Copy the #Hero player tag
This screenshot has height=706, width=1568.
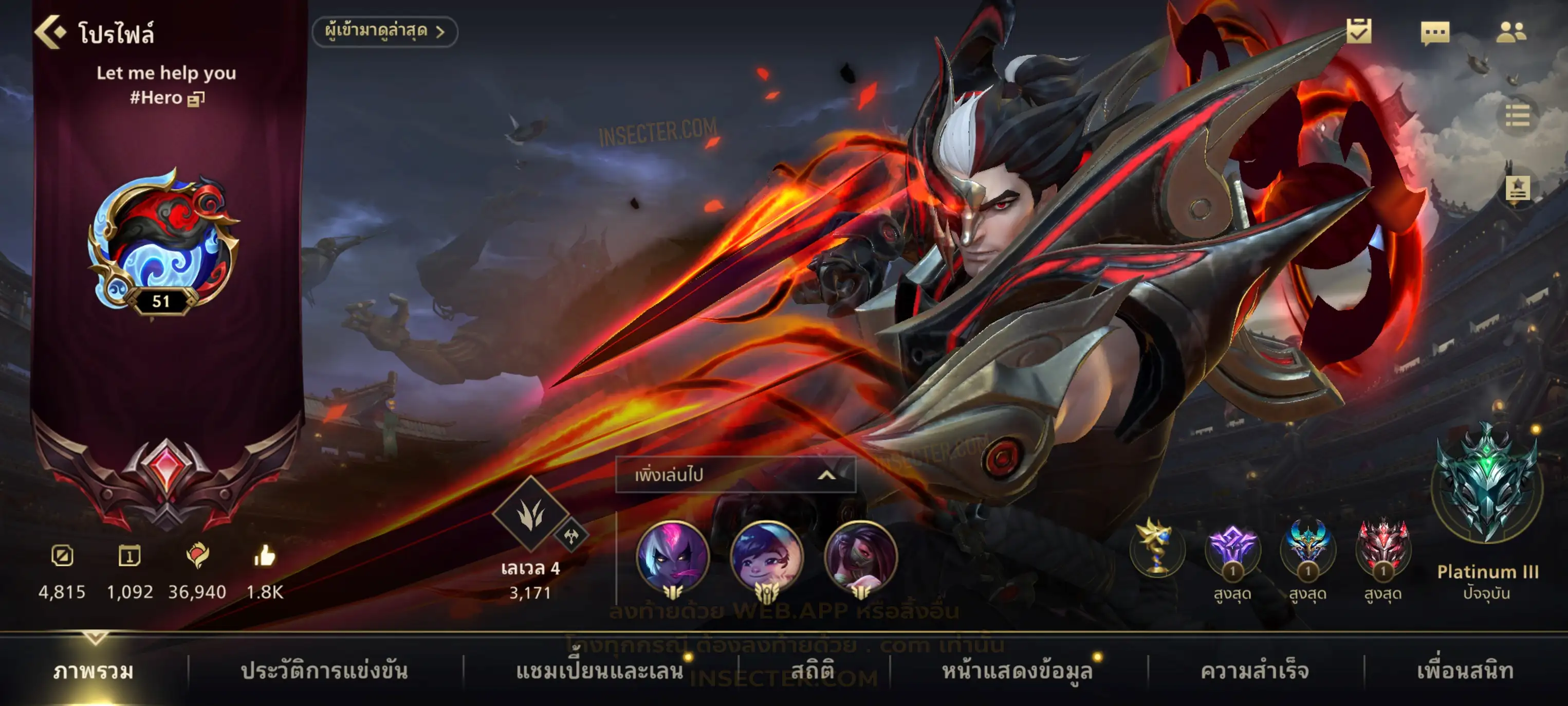pyautogui.click(x=196, y=99)
